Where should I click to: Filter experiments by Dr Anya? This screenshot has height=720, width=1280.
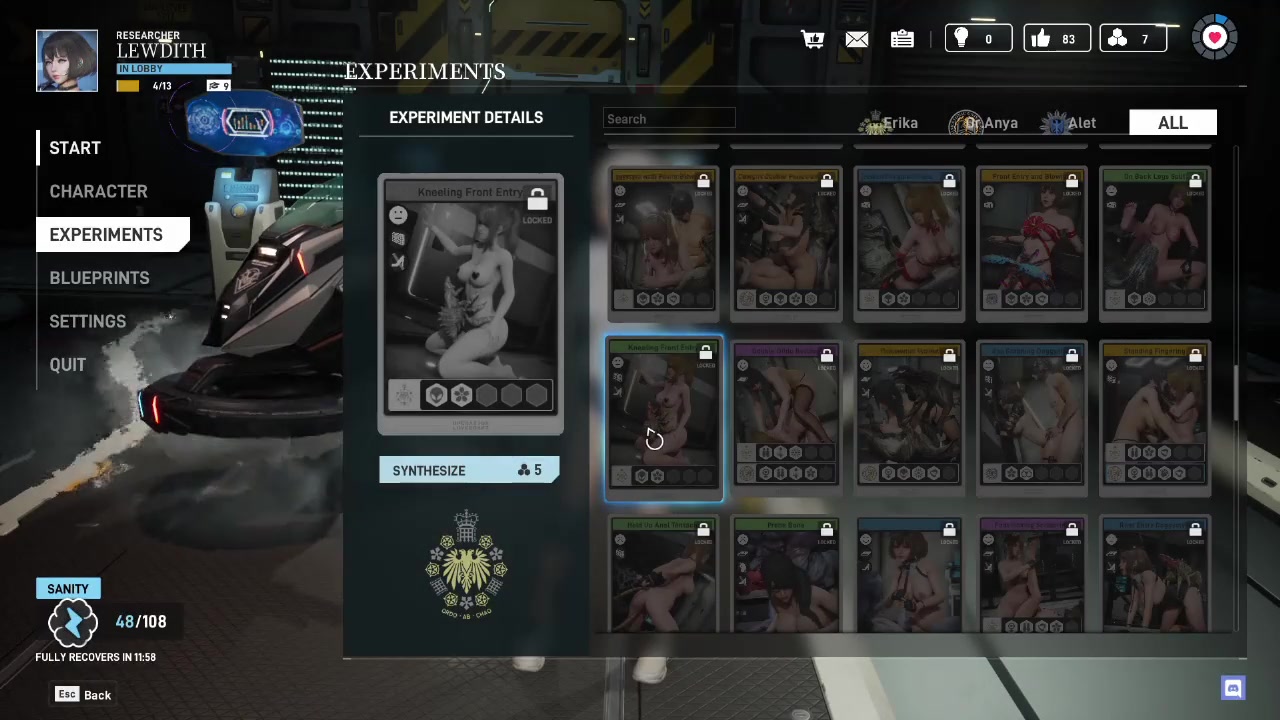point(984,123)
